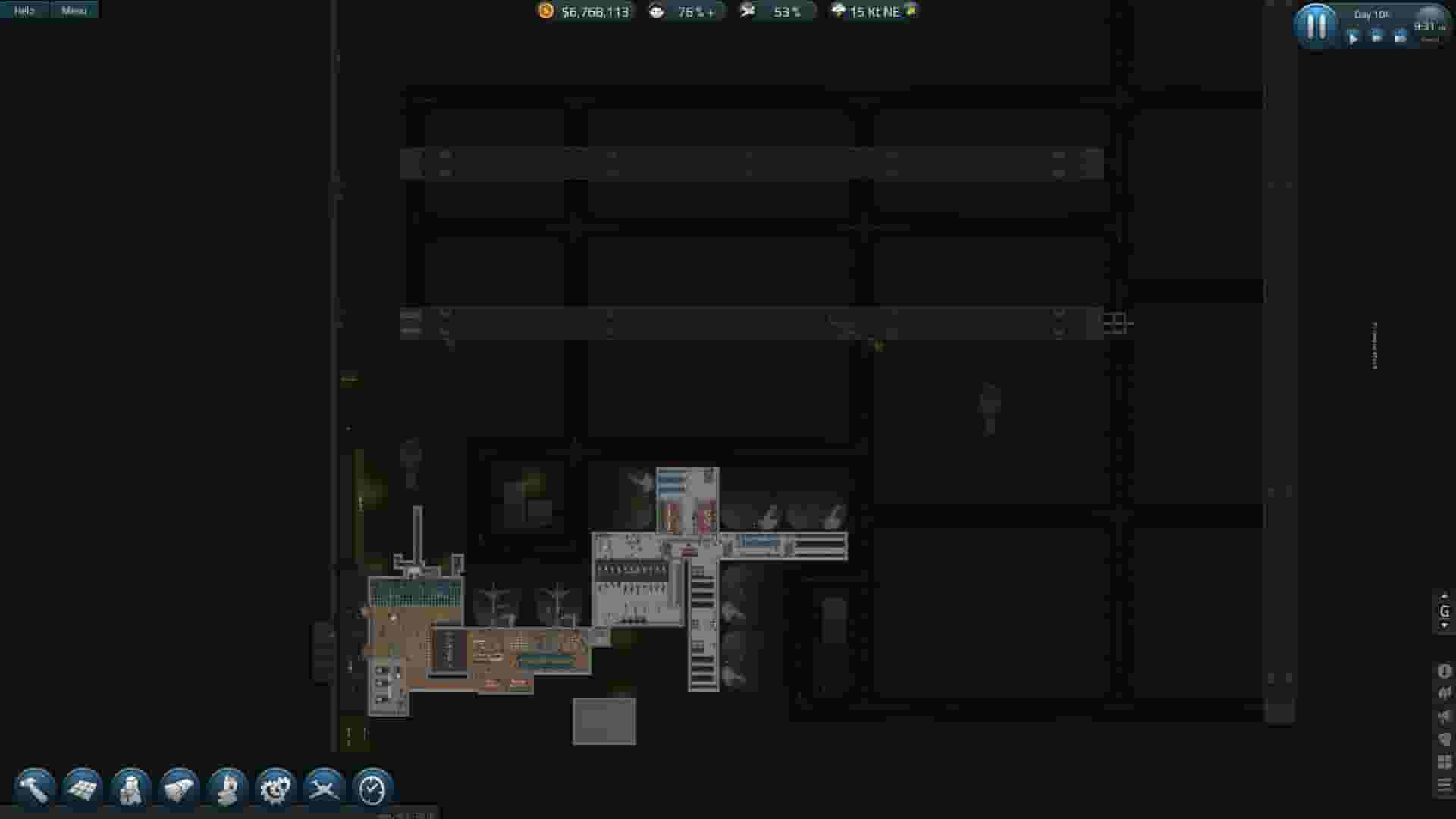Screen dimensions: 1456x819
Task: Expand the floor selector up arrow above G
Action: point(1444,598)
